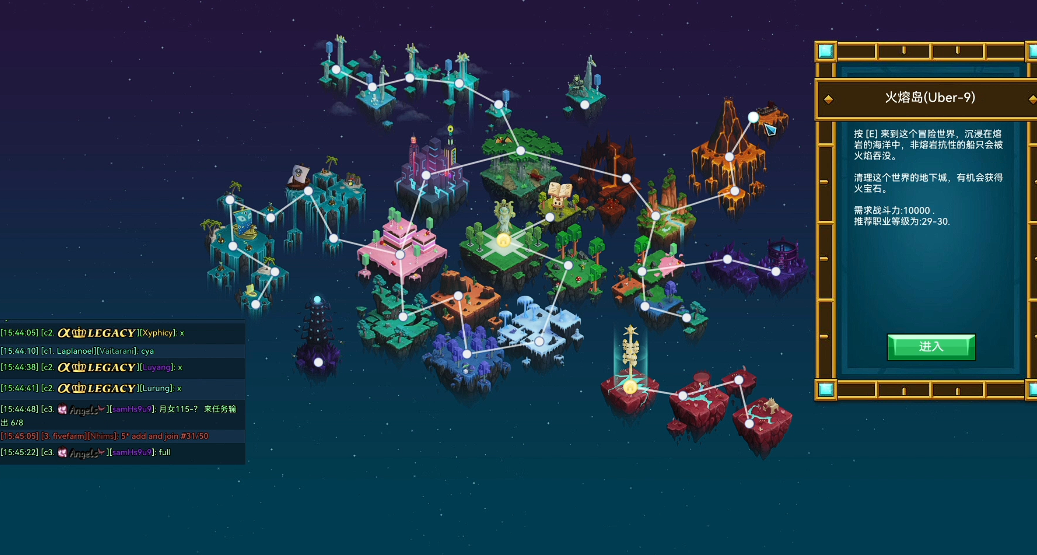Image resolution: width=1037 pixels, height=555 pixels.
Task: Choose the dark tower island node
Action: [318, 362]
